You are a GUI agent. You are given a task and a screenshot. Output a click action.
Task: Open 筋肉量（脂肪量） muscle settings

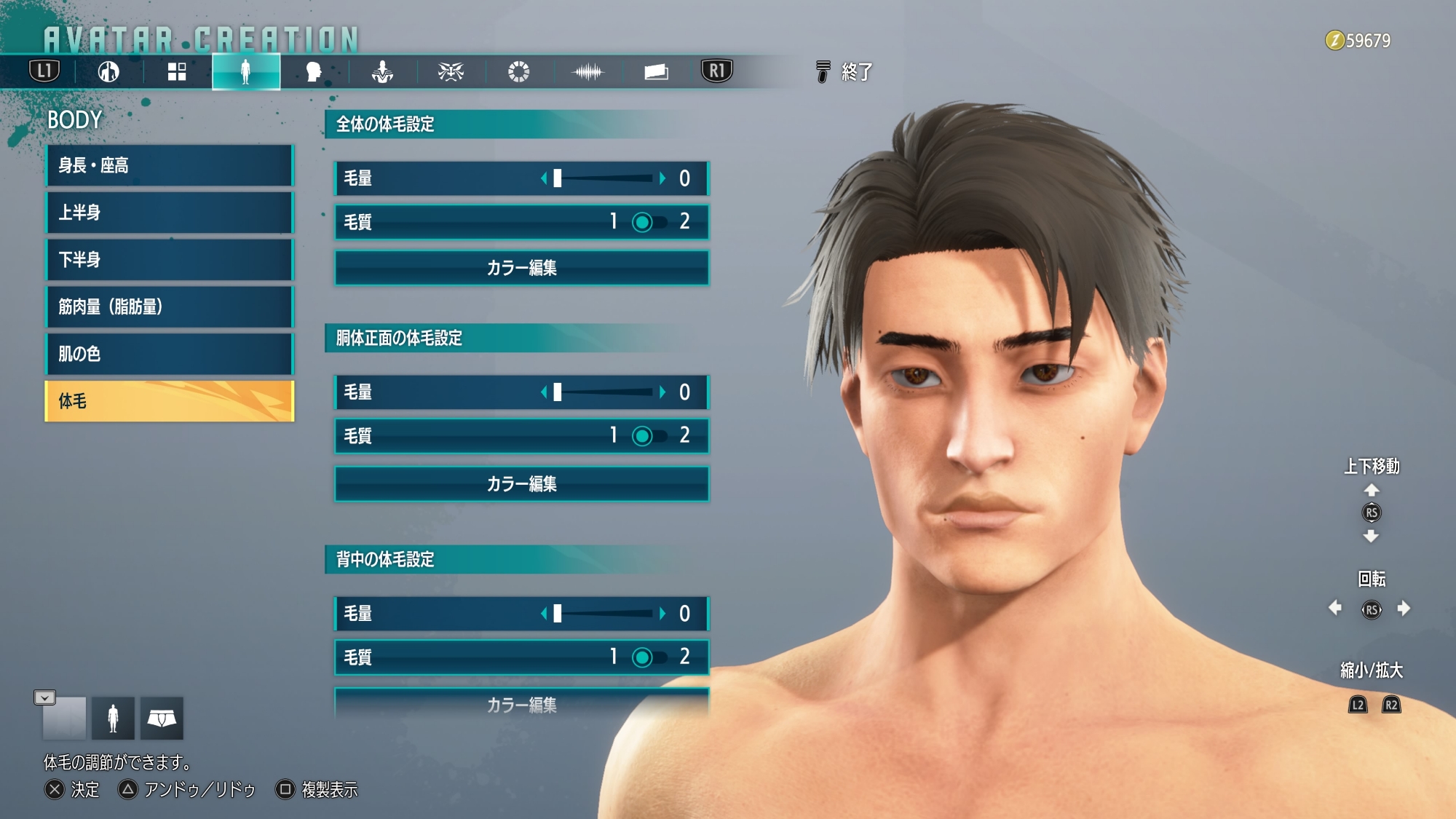coord(170,307)
